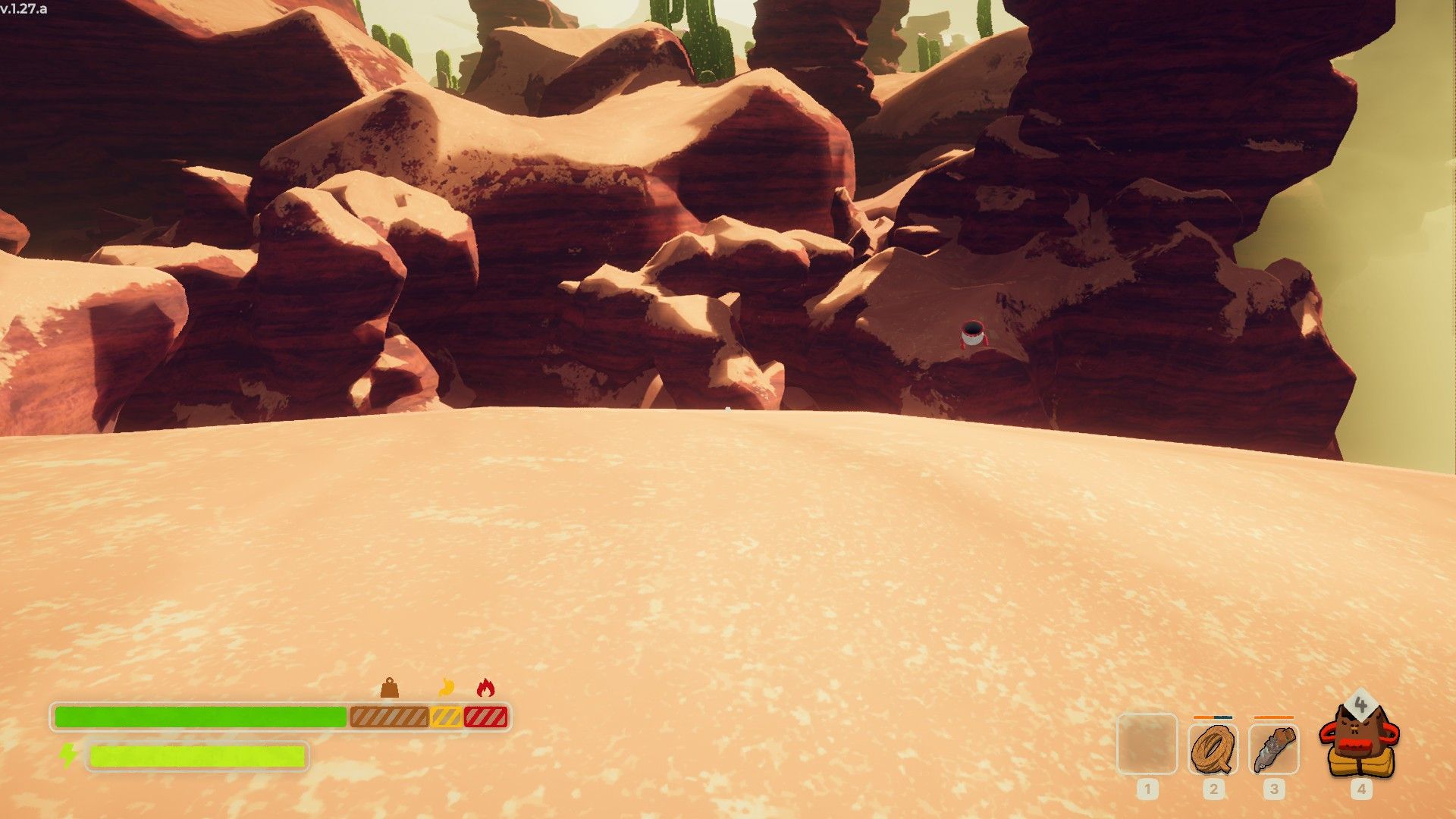1456x819 pixels.
Task: Click the red flame heat status icon
Action: click(485, 688)
